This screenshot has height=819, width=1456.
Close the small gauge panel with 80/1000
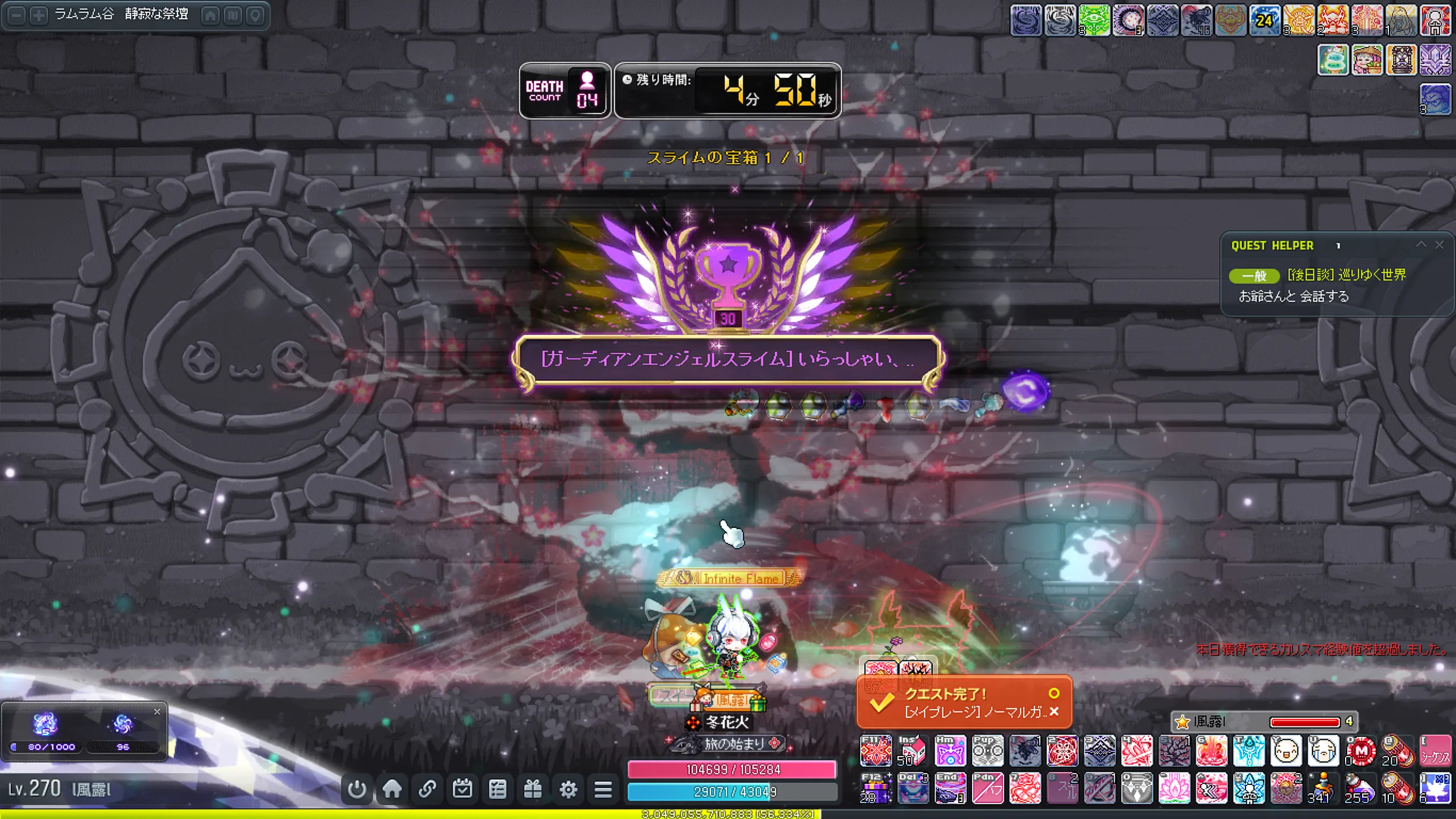point(158,712)
